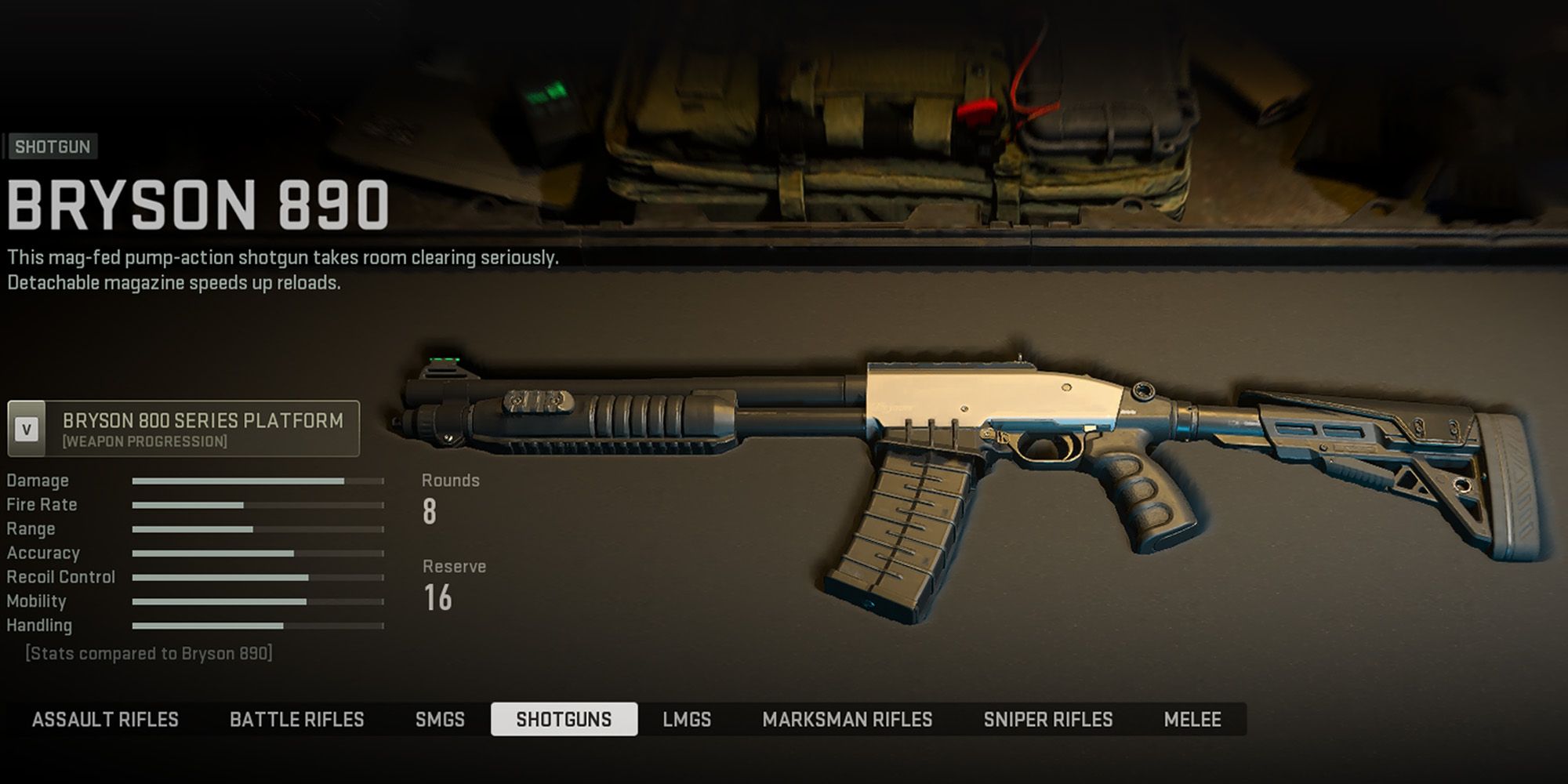This screenshot has height=784, width=1568.
Task: View the LMGs category
Action: point(688,719)
